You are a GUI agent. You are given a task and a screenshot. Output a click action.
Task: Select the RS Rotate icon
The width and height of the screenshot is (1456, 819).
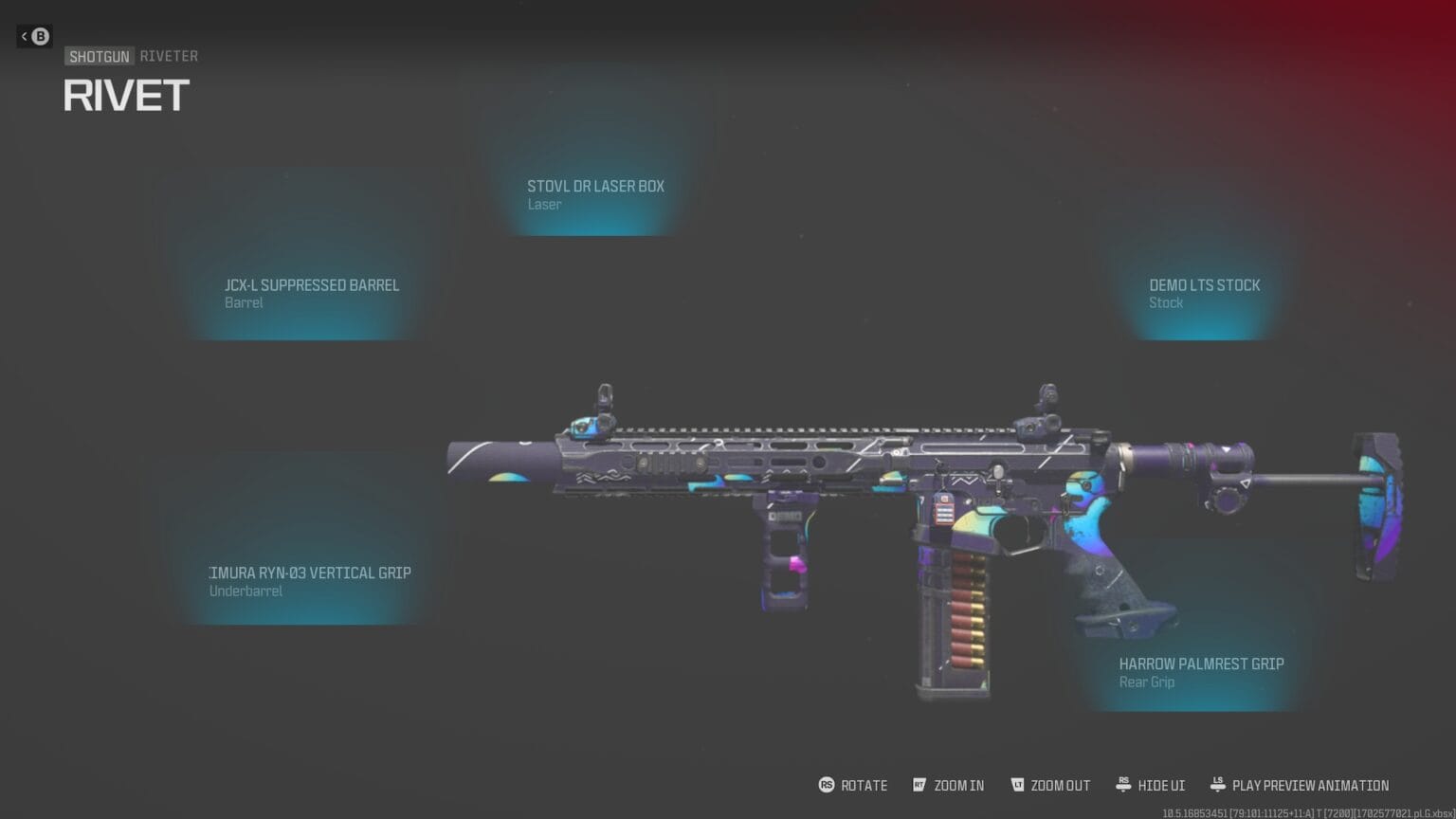(826, 785)
